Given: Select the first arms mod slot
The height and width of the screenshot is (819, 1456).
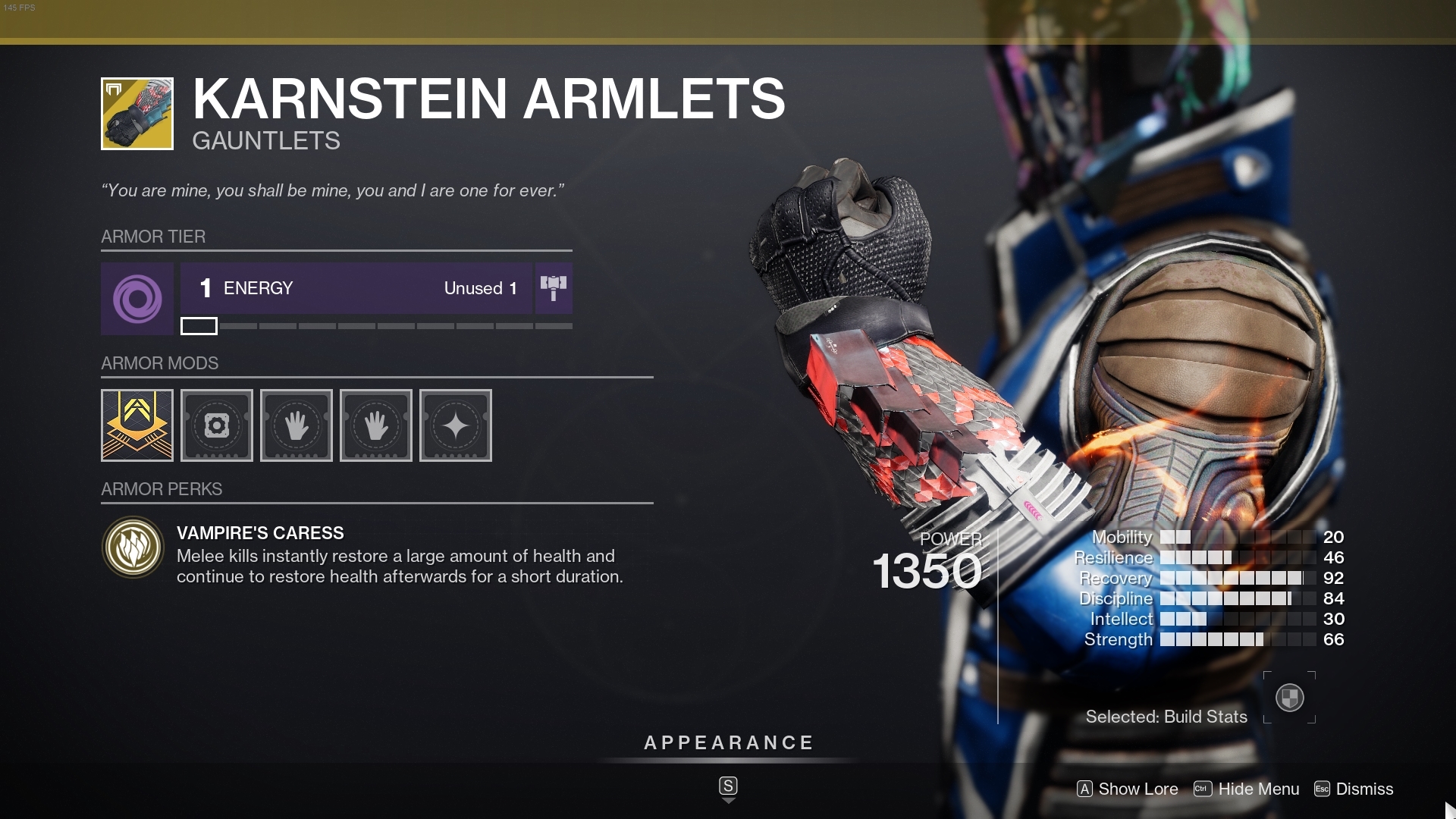Looking at the screenshot, I should (297, 425).
